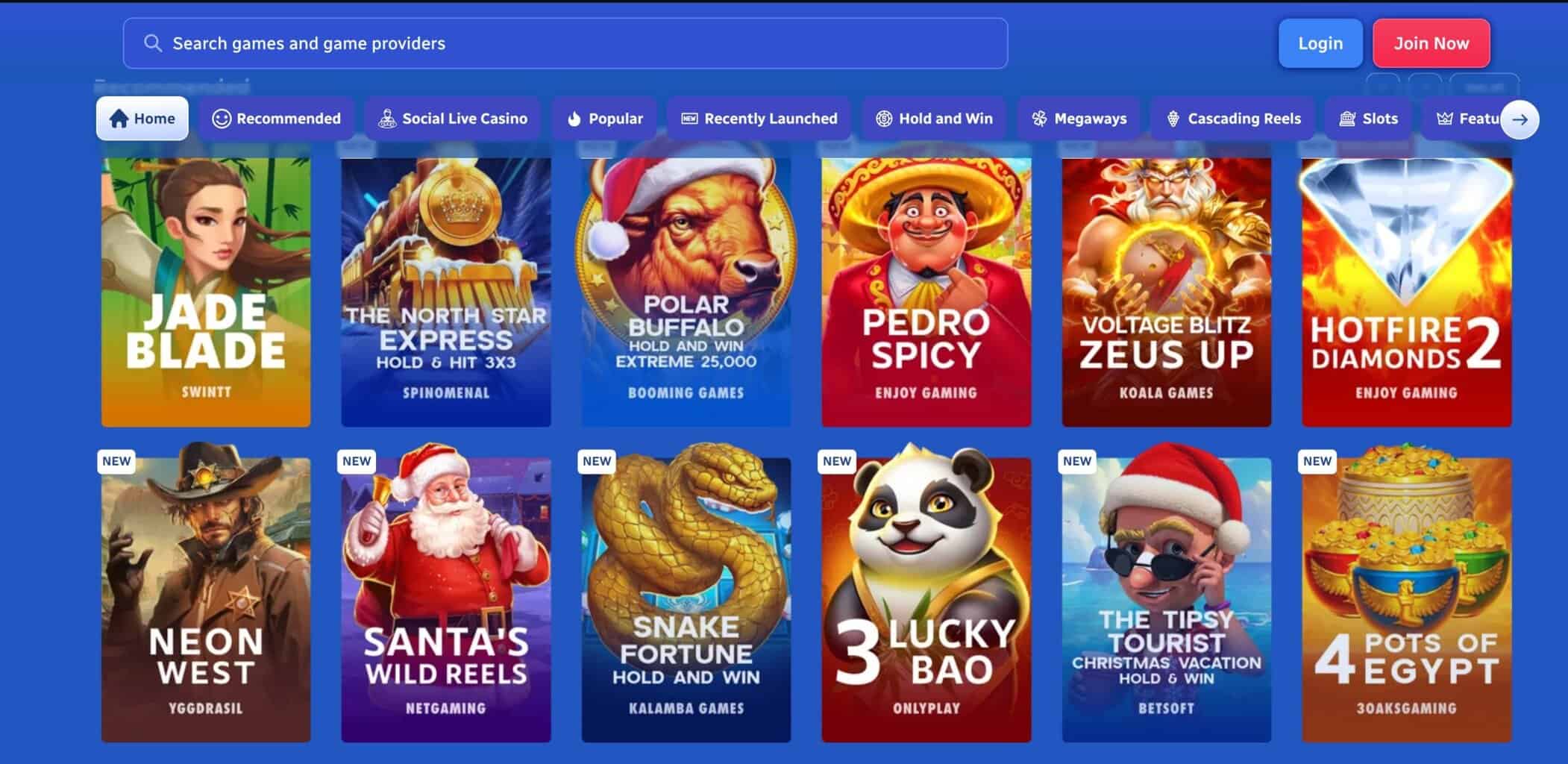Click the crown icon on the Featured category
Viewport: 1568px width, 764px height.
1445,118
